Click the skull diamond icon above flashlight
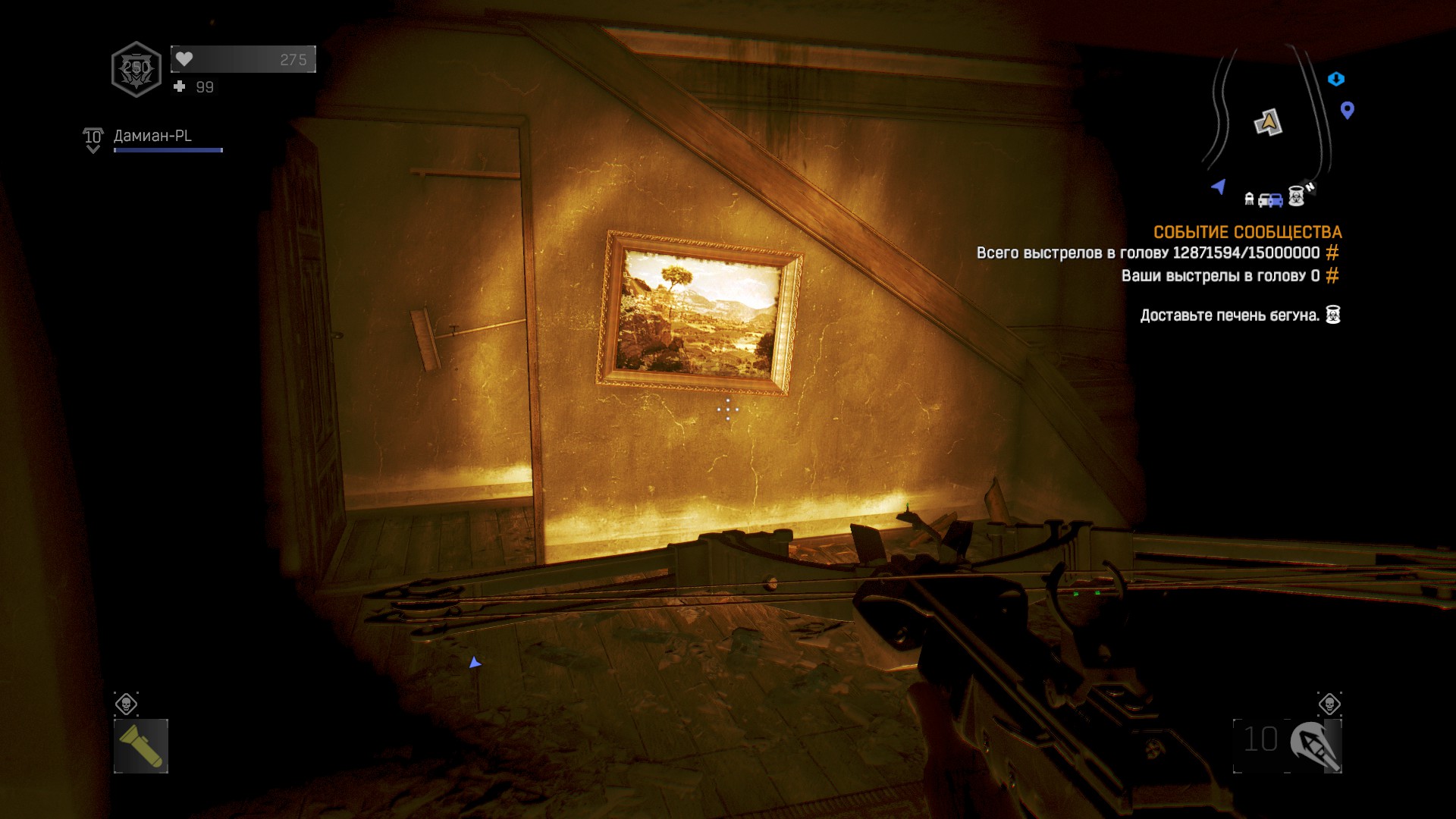Image resolution: width=1456 pixels, height=819 pixels. [126, 704]
